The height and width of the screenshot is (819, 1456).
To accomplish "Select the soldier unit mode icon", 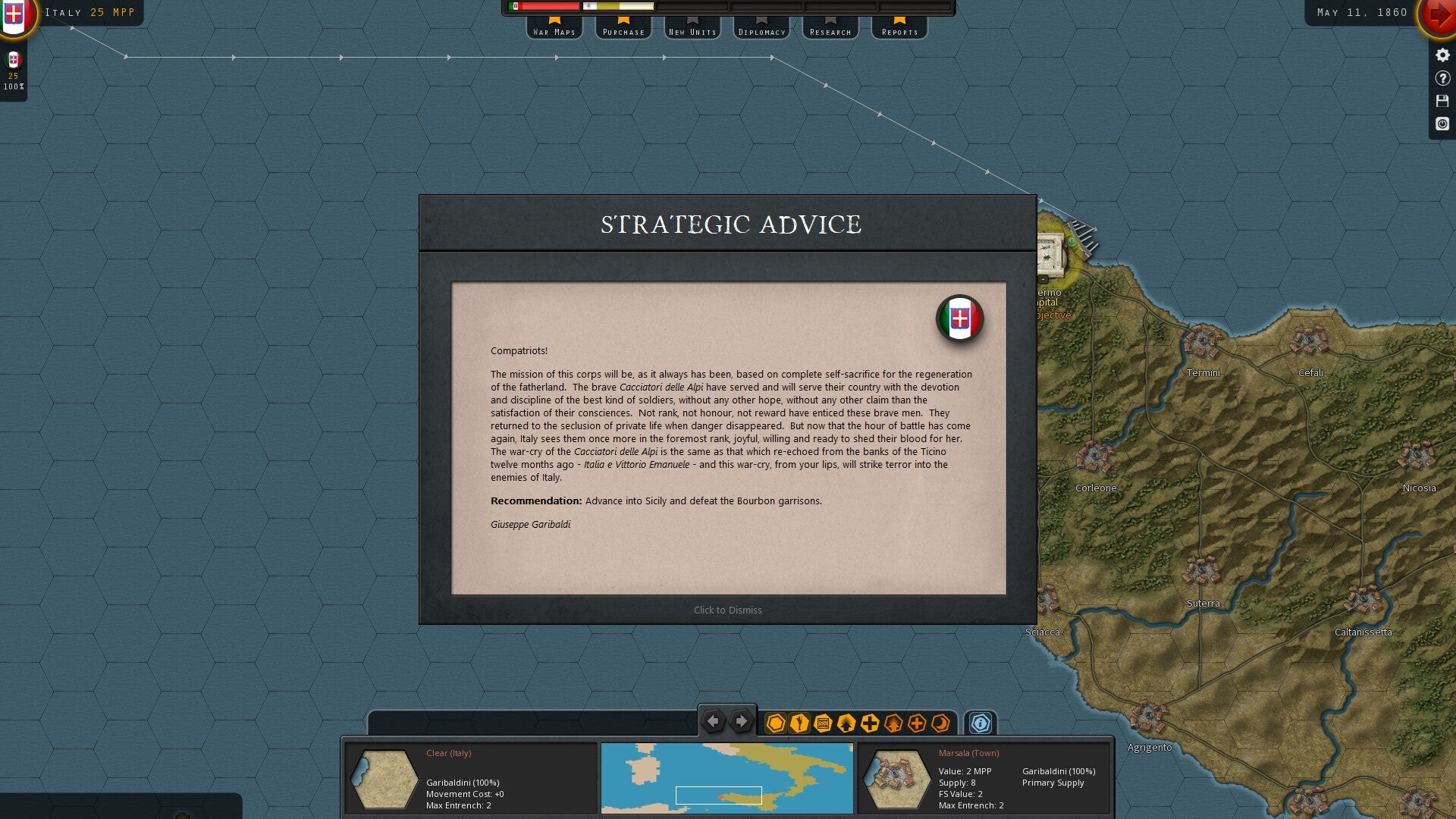I will coord(798,724).
